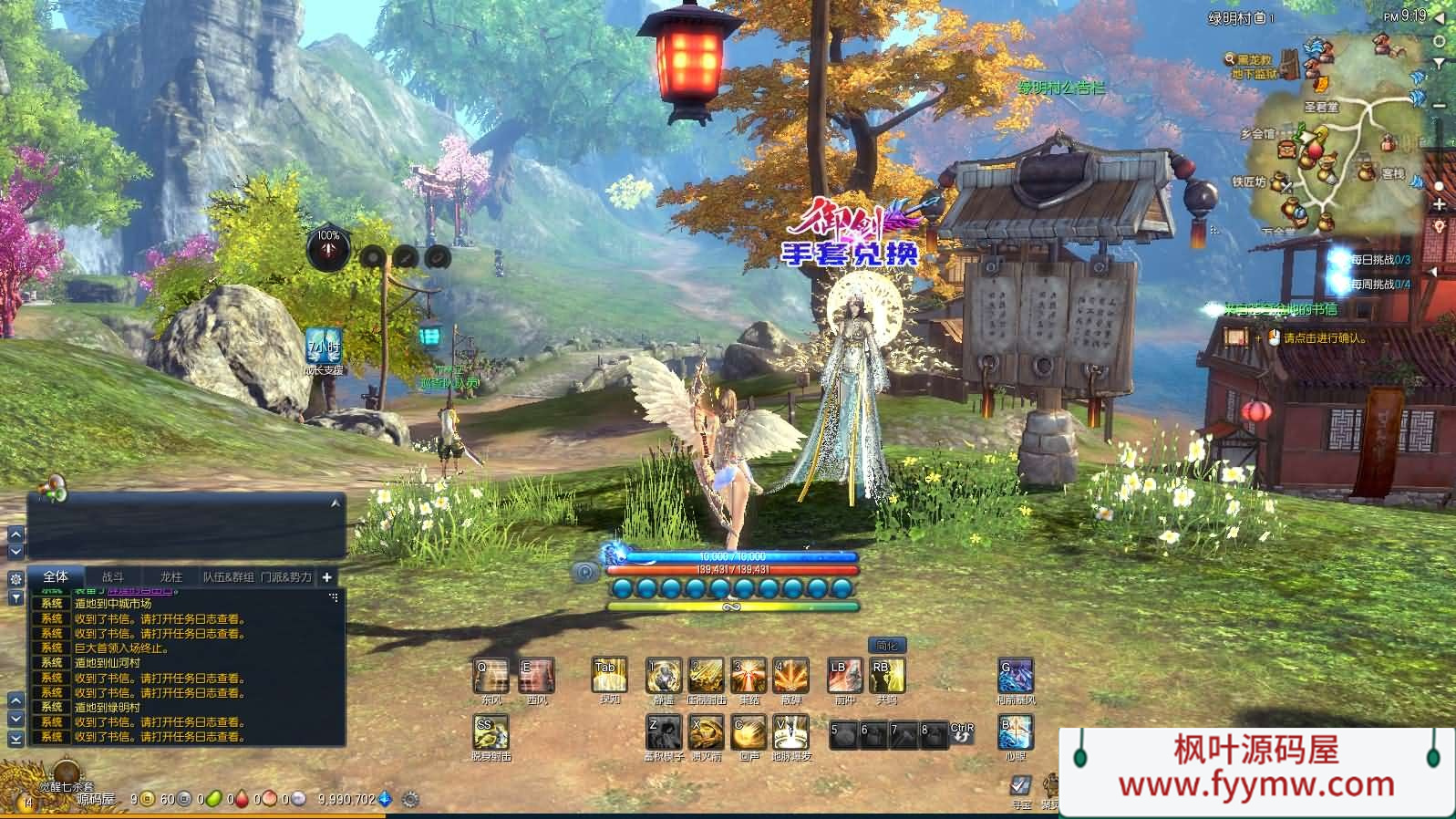Activate the 散弹 skill icon
This screenshot has height=819, width=1456.
coord(790,676)
